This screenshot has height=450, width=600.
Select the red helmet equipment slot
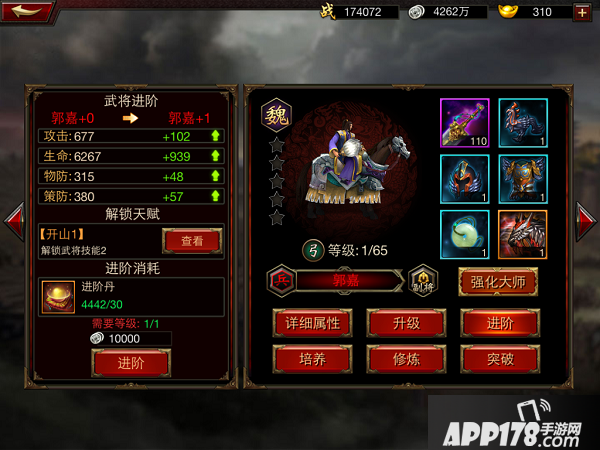(465, 178)
